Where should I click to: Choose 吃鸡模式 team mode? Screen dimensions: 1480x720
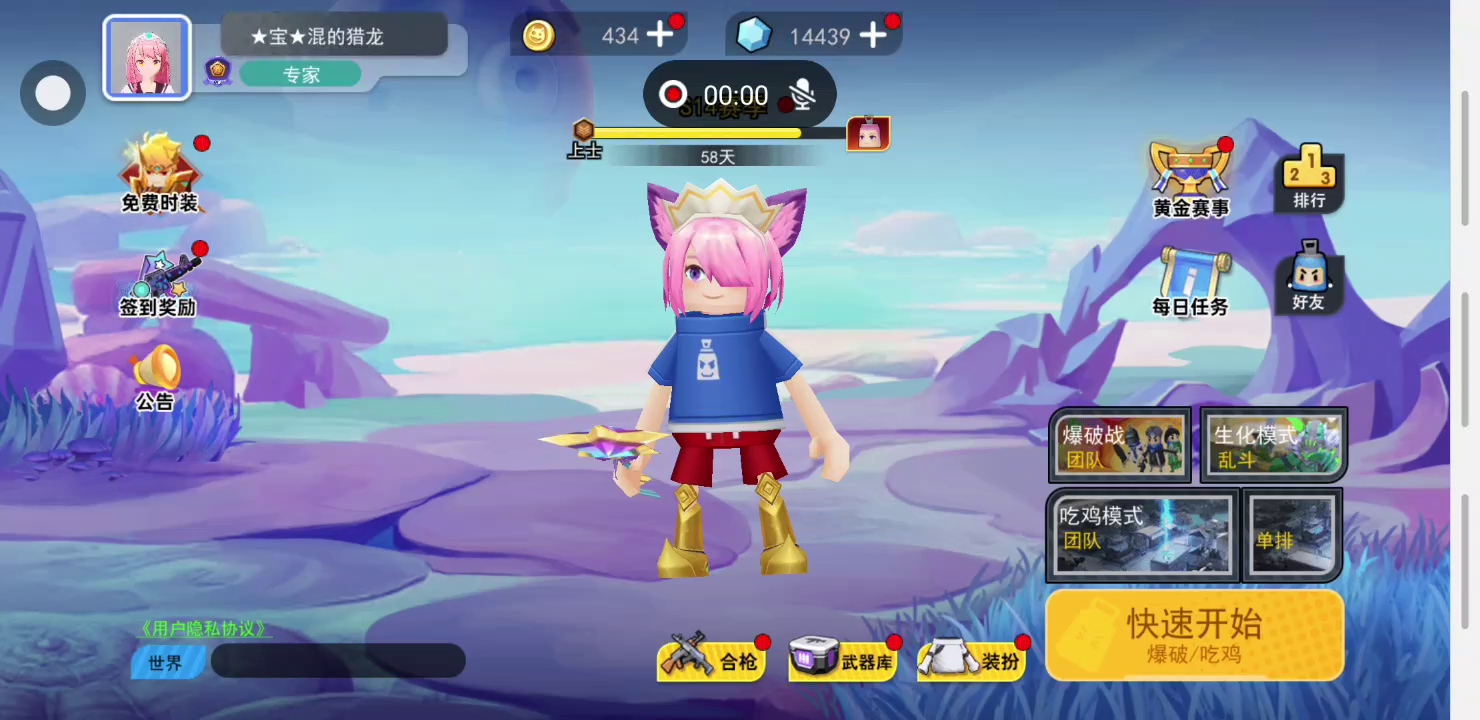[x=1143, y=534]
